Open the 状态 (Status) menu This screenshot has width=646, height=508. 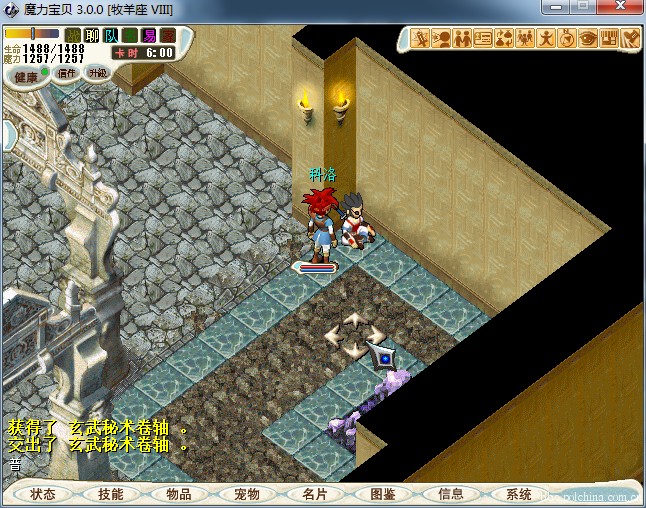click(43, 494)
